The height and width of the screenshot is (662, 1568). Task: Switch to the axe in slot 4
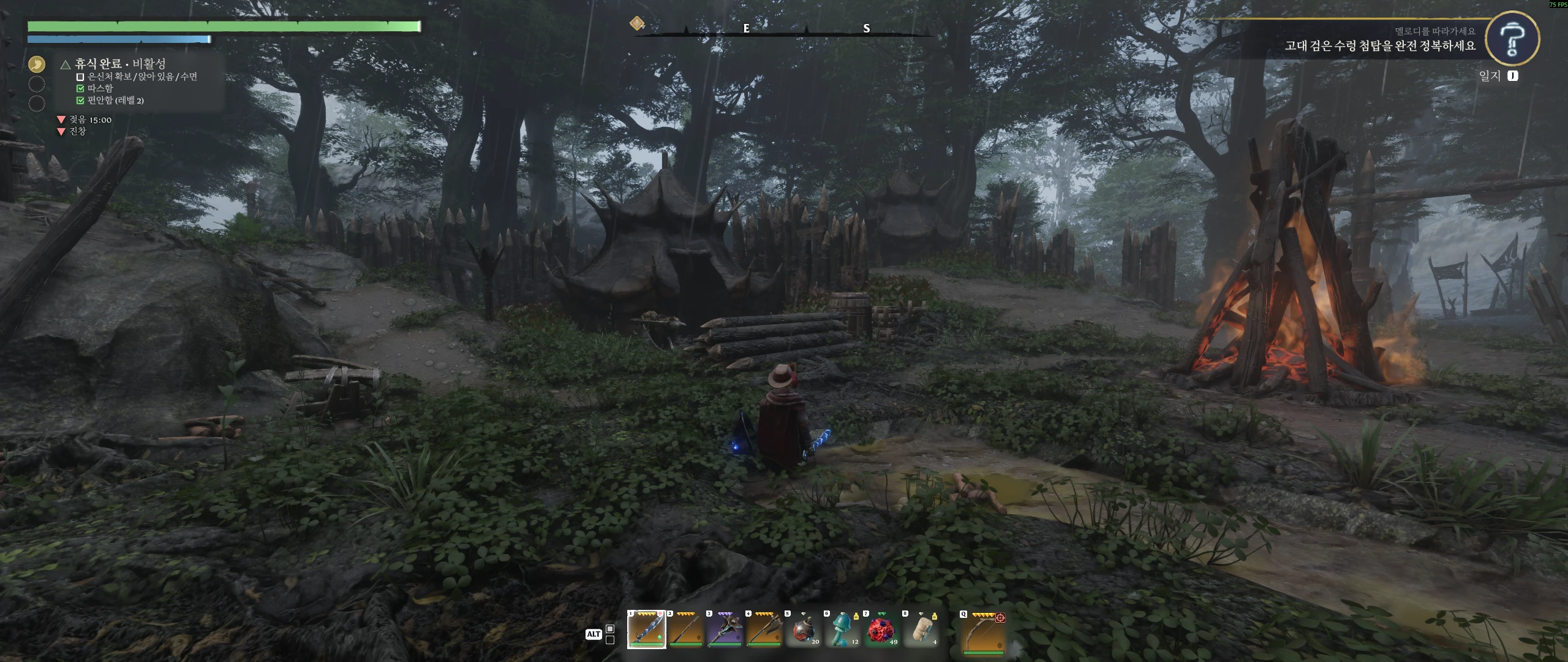point(764,630)
